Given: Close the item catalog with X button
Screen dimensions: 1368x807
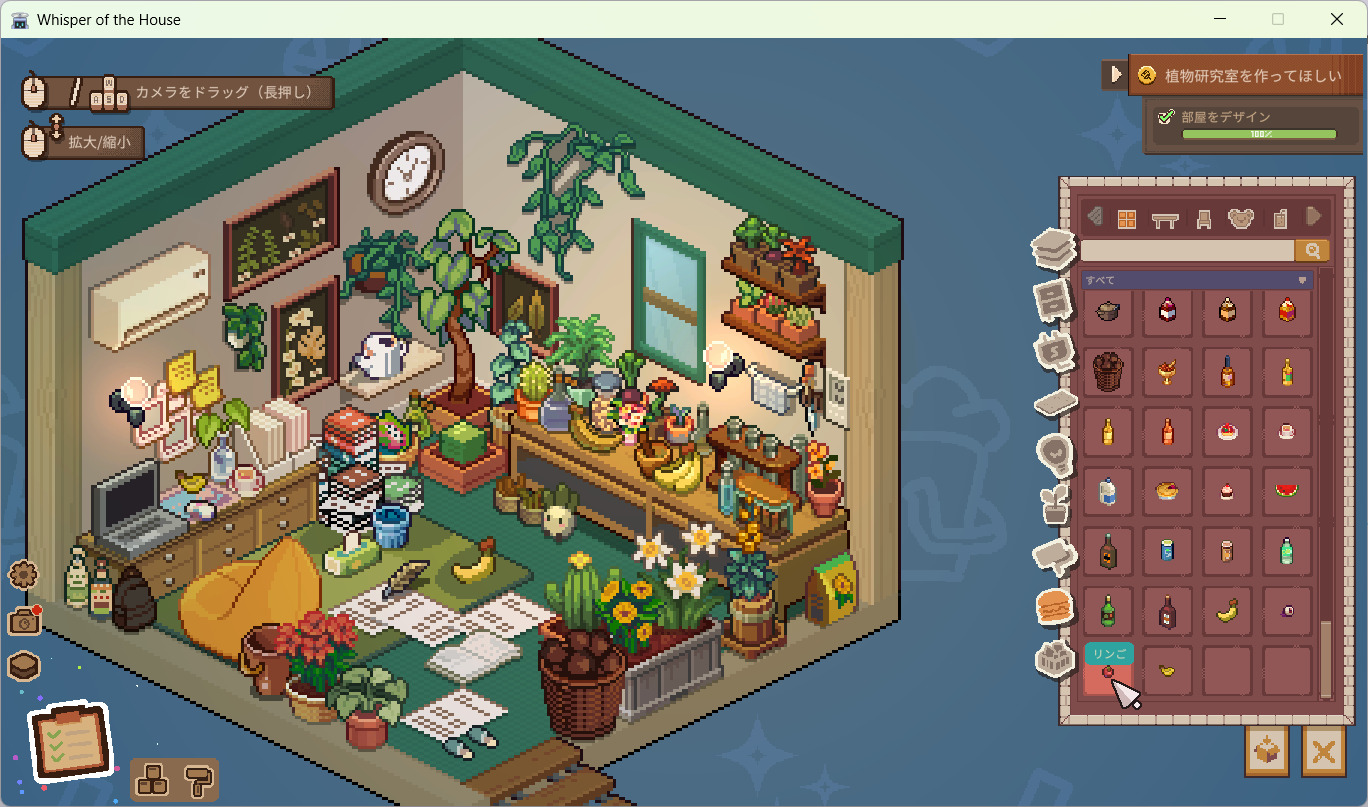Looking at the screenshot, I should coord(1323,751).
